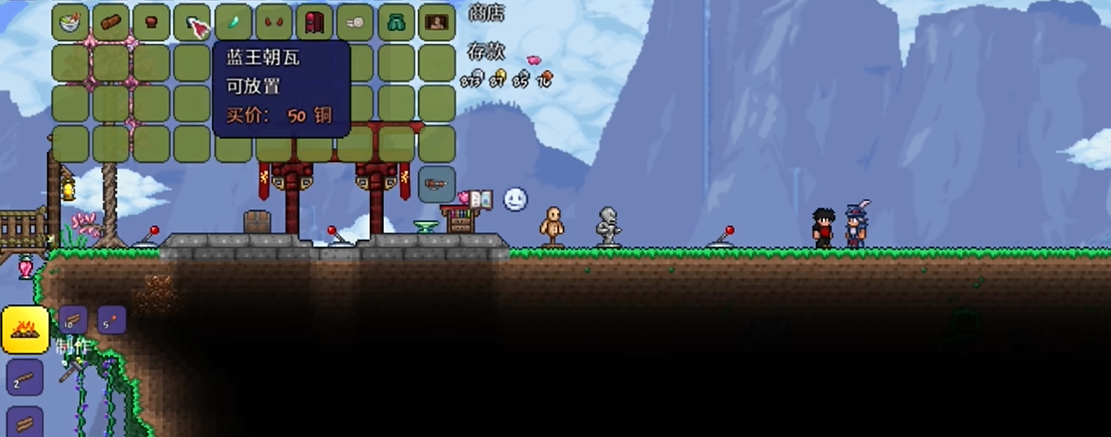Select the wood ingredient showing 10

click(x=72, y=321)
